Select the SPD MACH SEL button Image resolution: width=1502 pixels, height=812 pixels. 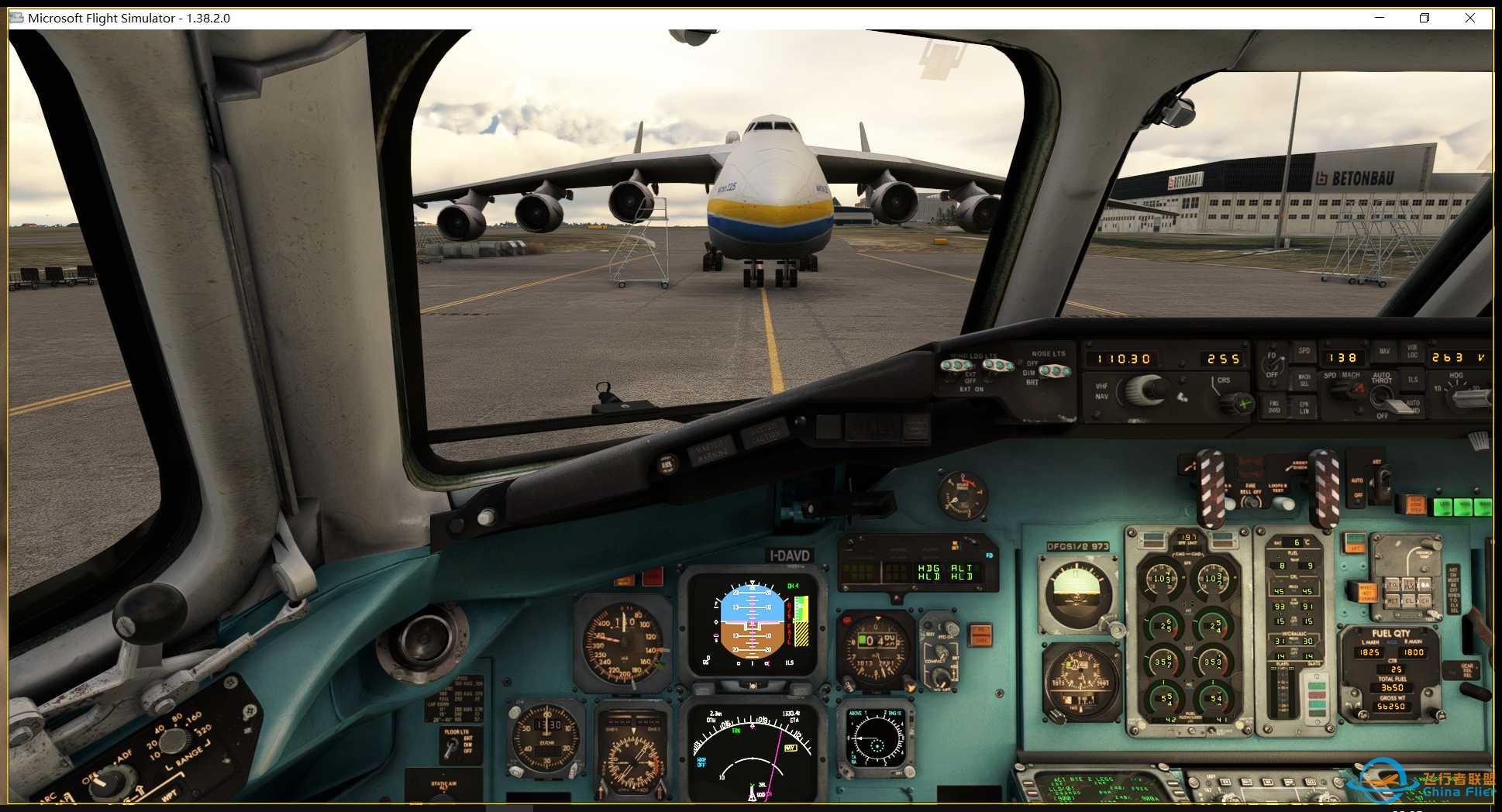(x=1305, y=380)
